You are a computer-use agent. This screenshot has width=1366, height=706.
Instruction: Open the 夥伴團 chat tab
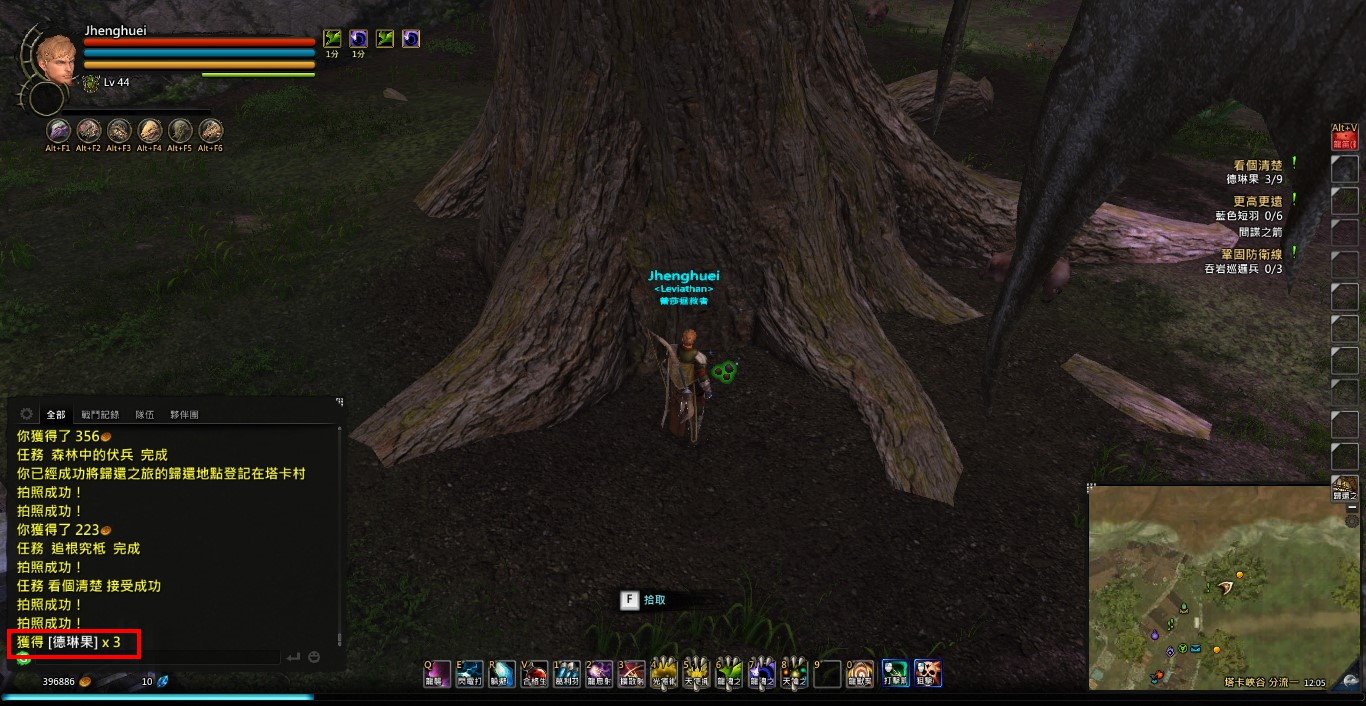click(x=184, y=414)
